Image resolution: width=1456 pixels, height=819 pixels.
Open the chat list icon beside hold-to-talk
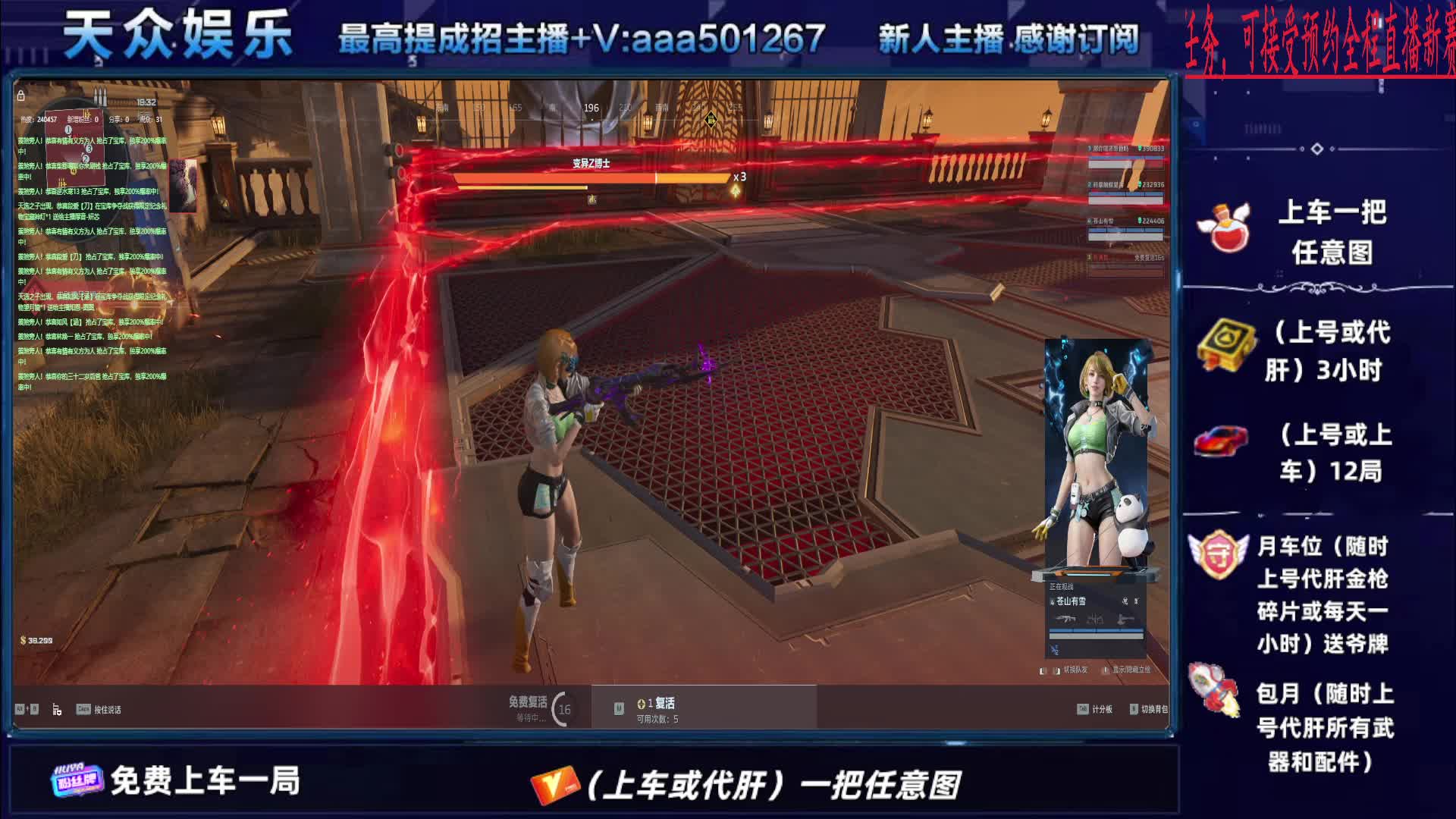tap(57, 710)
